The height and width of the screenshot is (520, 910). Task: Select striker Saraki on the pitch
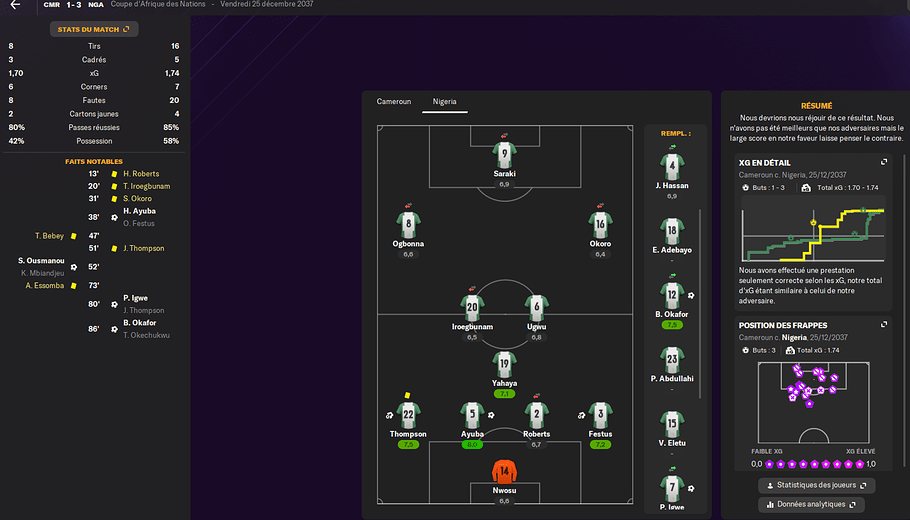pos(505,156)
